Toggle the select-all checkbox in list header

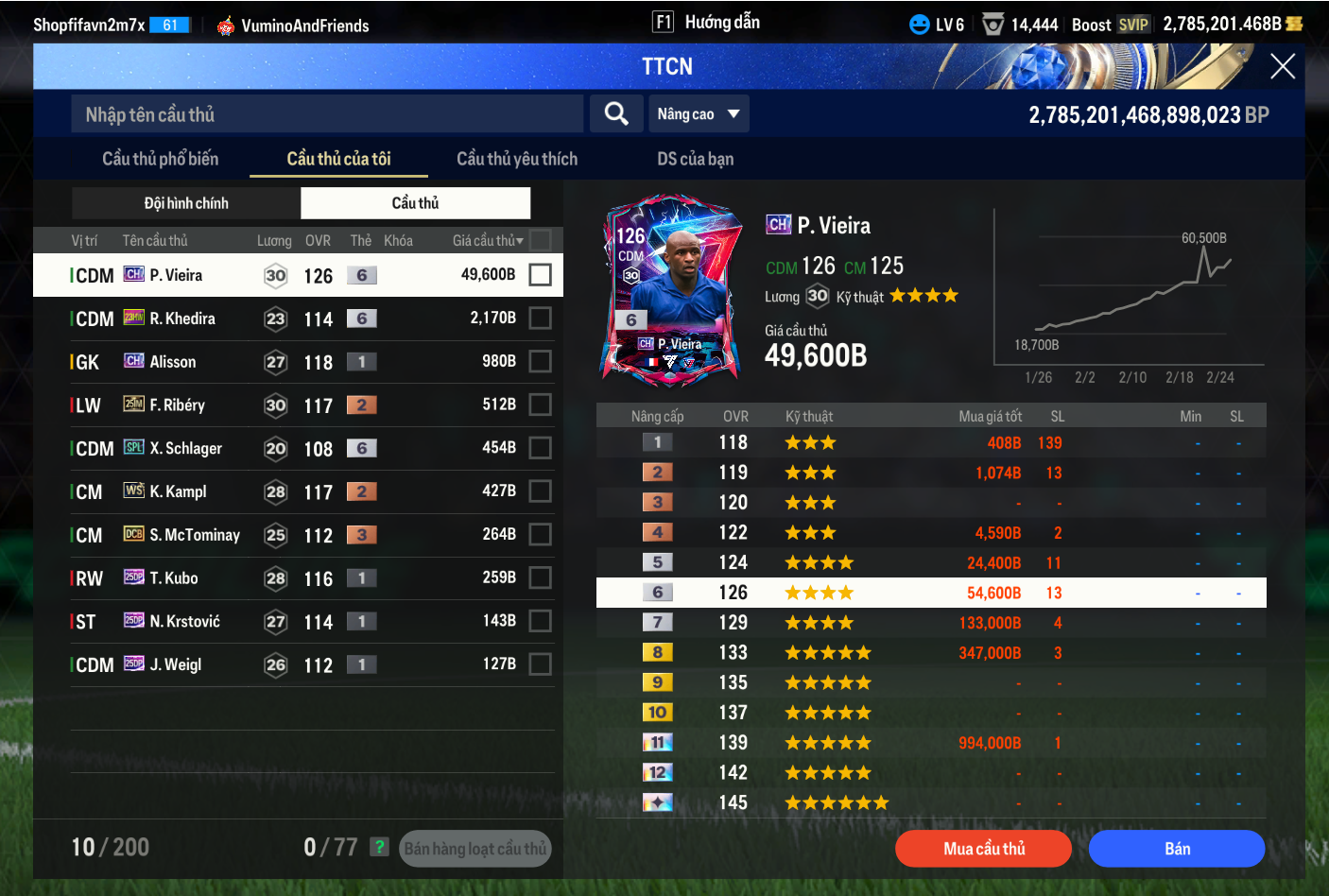(x=541, y=240)
